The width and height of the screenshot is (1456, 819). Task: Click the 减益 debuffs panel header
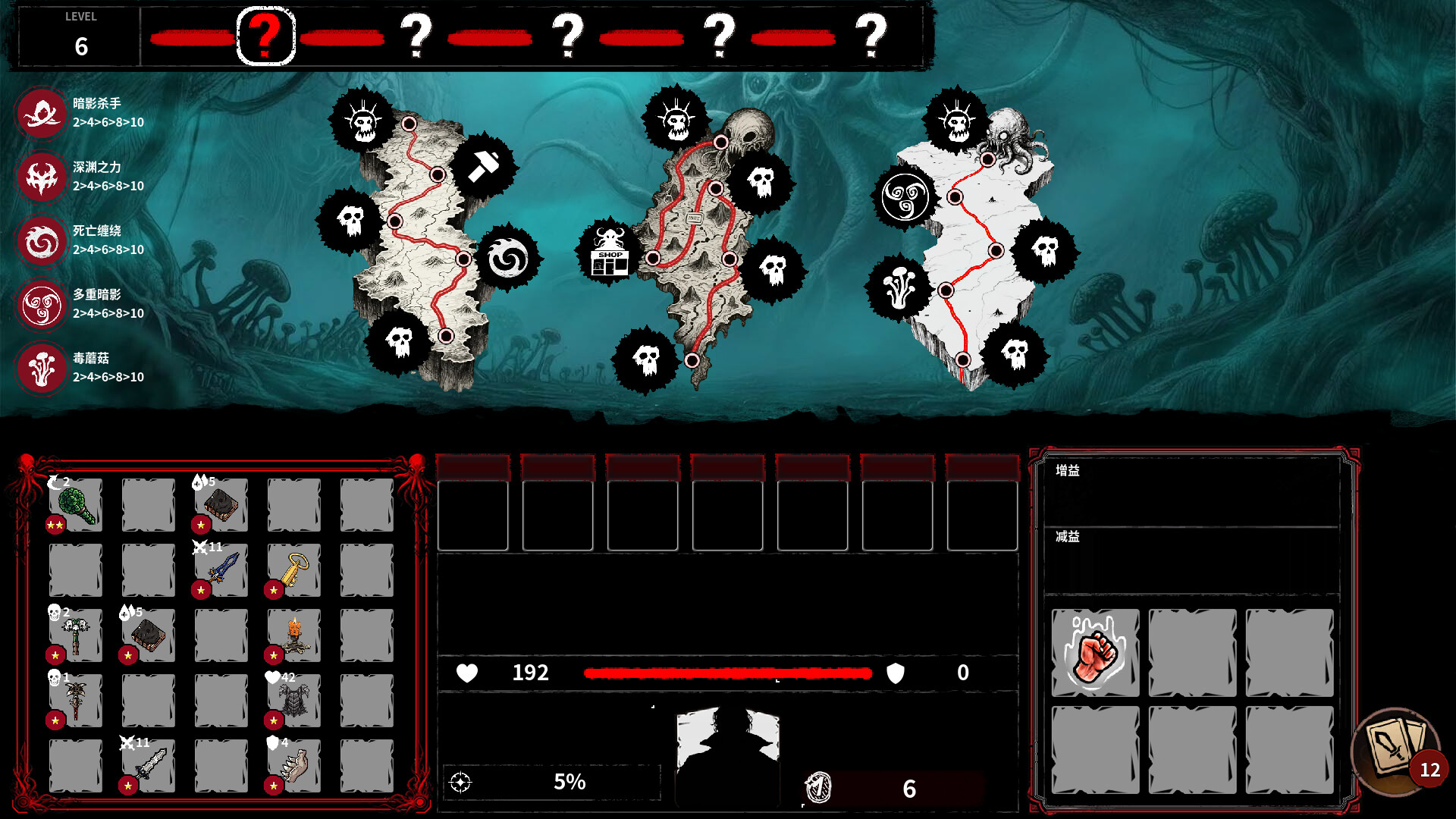pyautogui.click(x=1068, y=538)
